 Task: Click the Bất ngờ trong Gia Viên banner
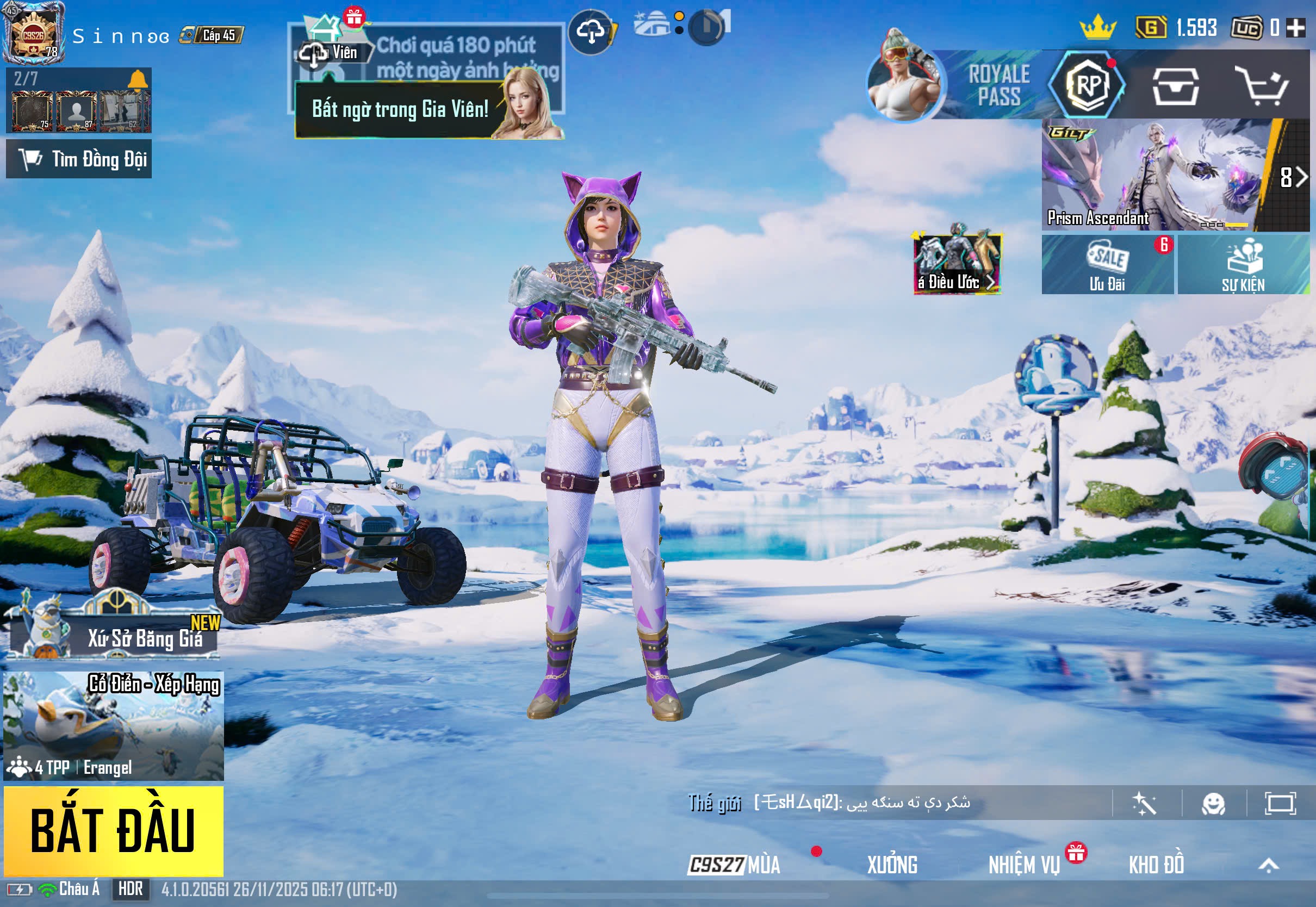pos(400,109)
